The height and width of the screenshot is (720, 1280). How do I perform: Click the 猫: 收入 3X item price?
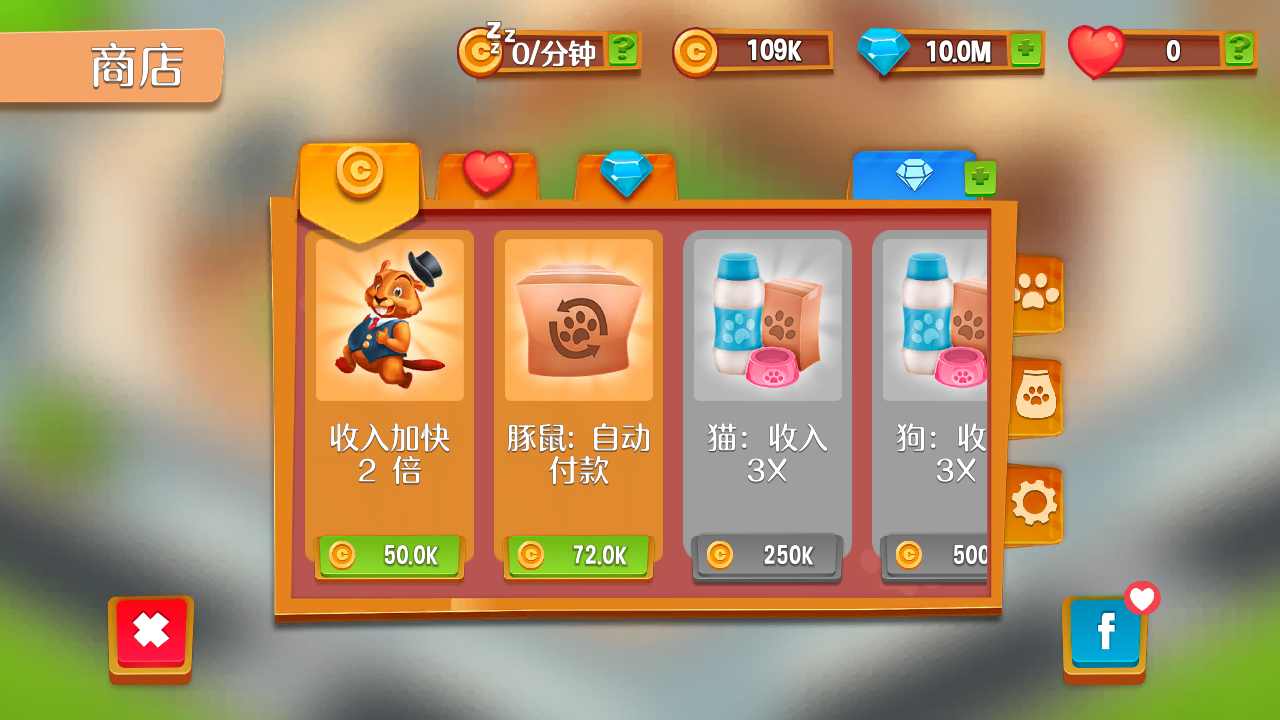766,556
